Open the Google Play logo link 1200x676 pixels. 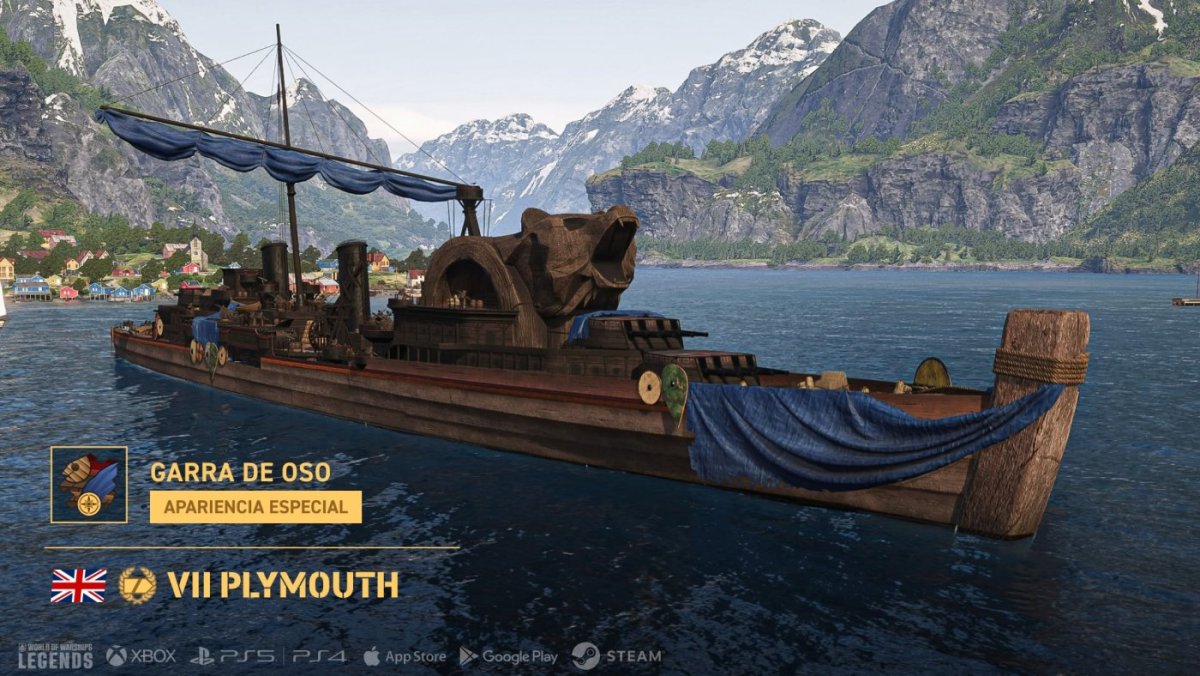(x=508, y=656)
